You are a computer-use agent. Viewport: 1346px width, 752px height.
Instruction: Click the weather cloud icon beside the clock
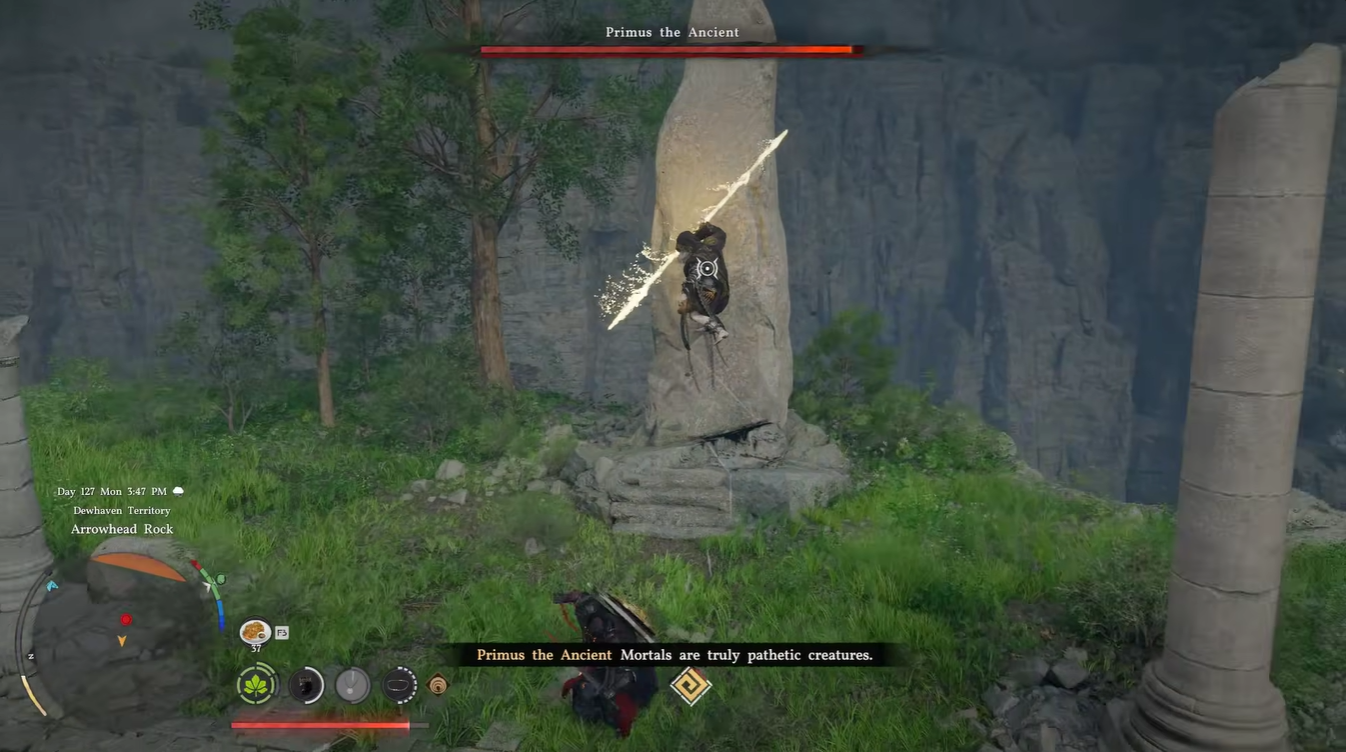pyautogui.click(x=177, y=490)
